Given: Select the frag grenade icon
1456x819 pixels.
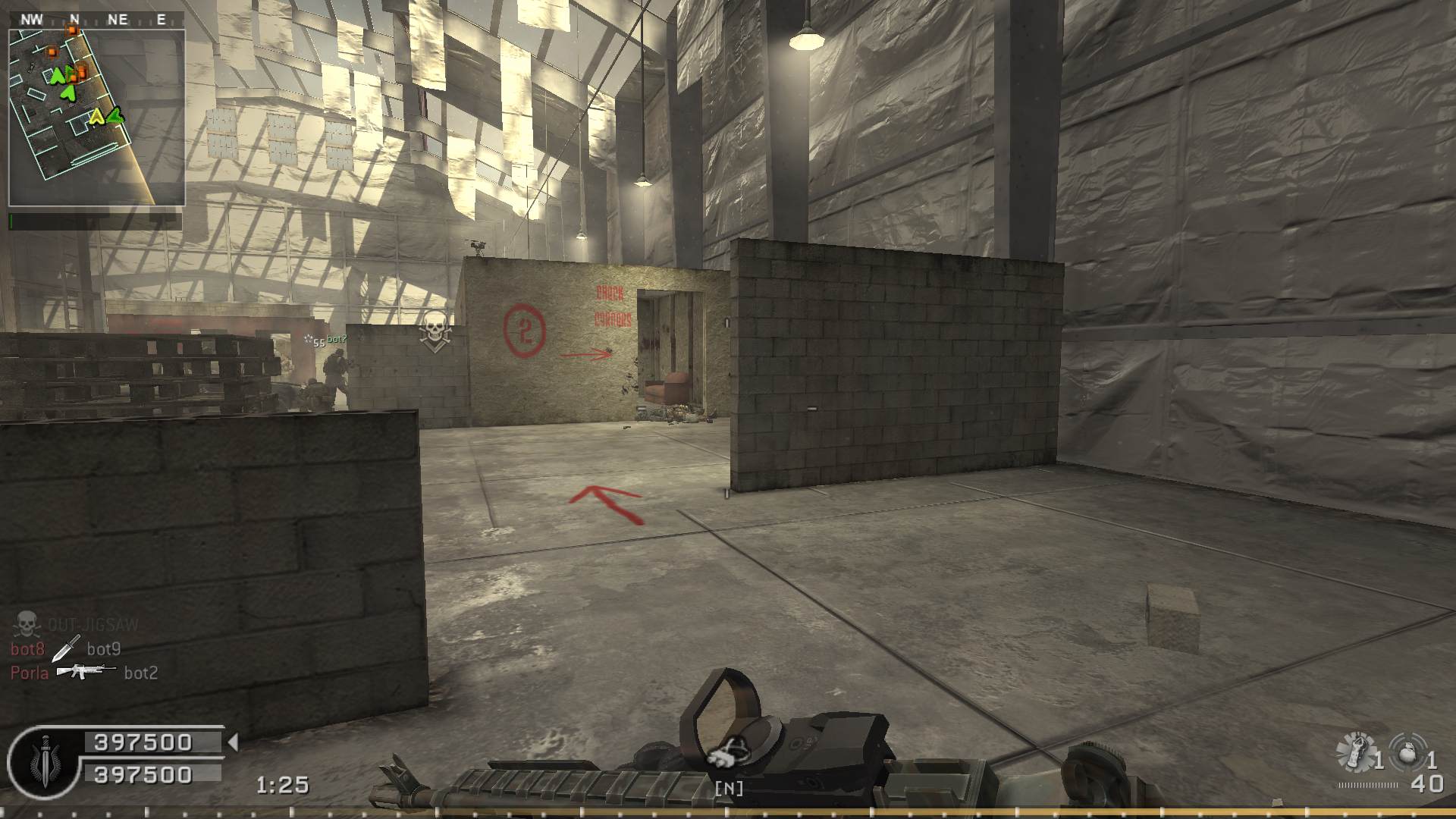Looking at the screenshot, I should pyautogui.click(x=1408, y=752).
